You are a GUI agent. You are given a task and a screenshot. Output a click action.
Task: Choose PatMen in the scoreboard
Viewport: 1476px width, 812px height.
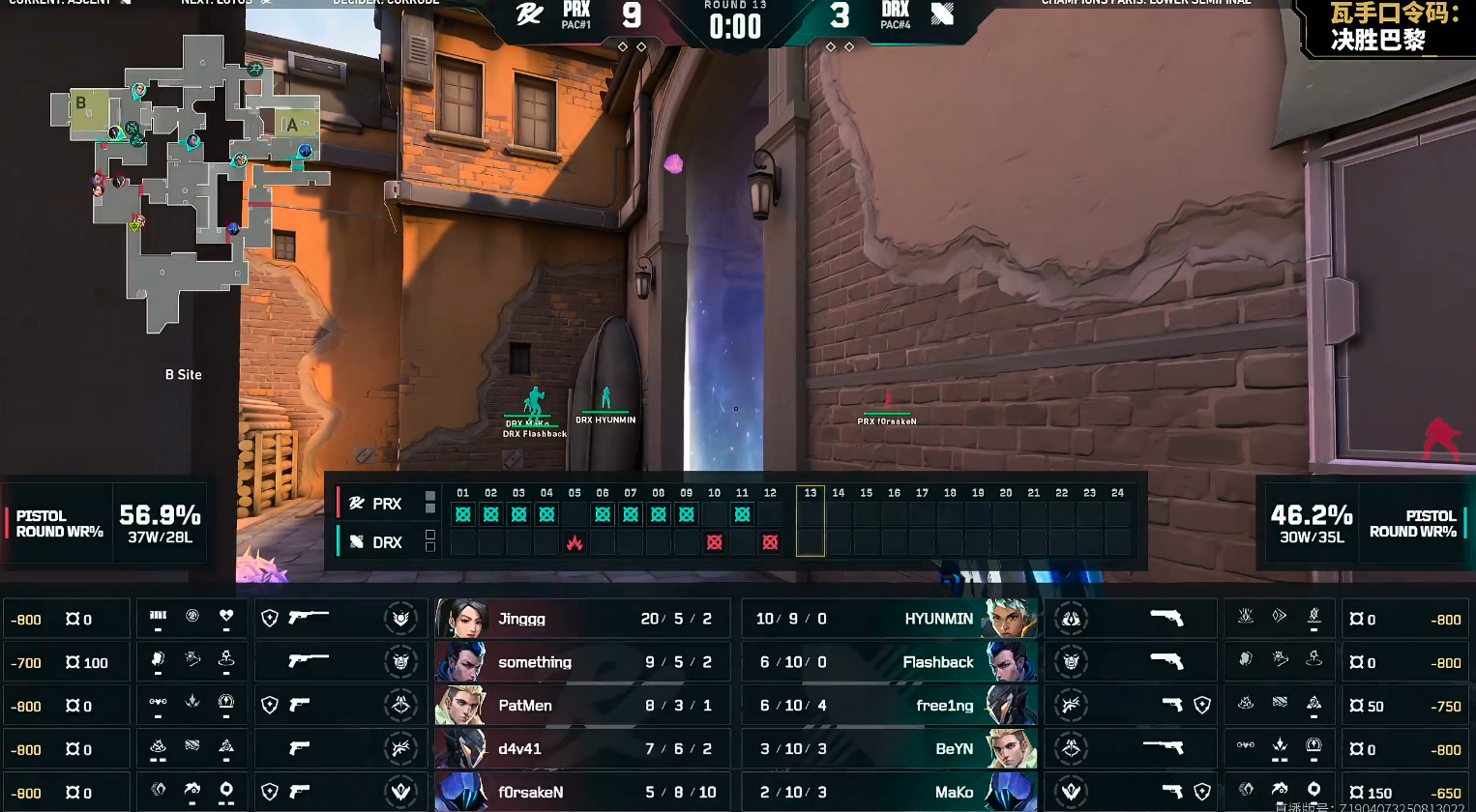point(580,706)
